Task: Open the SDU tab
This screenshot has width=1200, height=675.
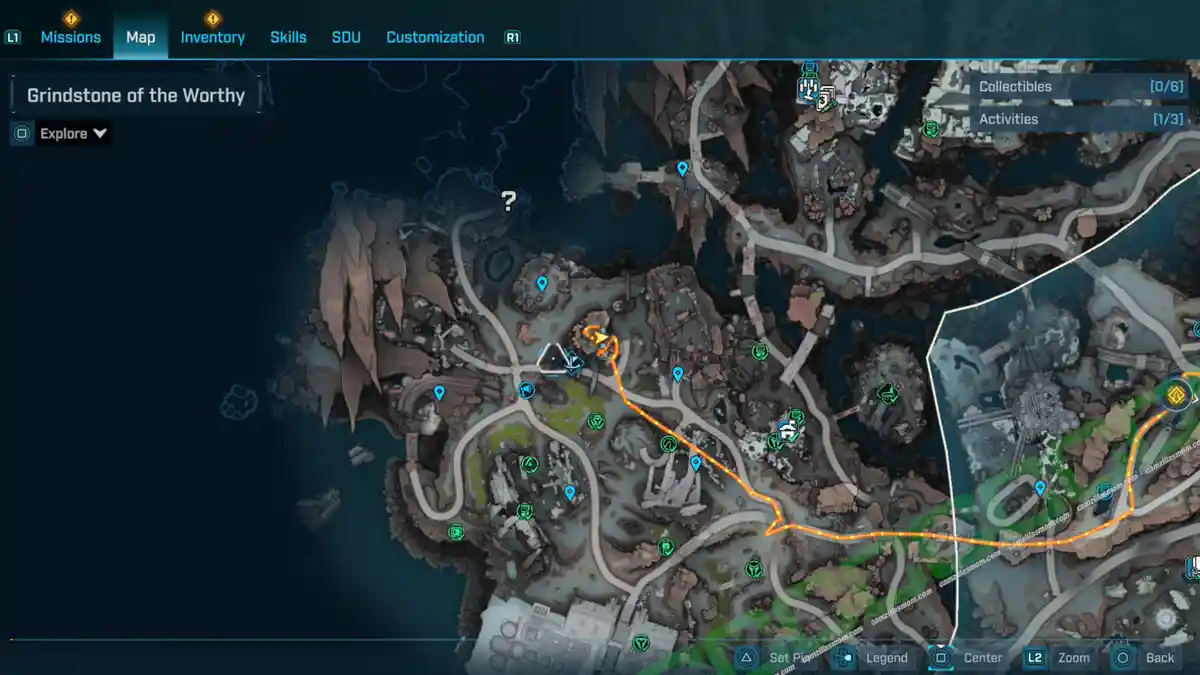Action: [x=346, y=37]
